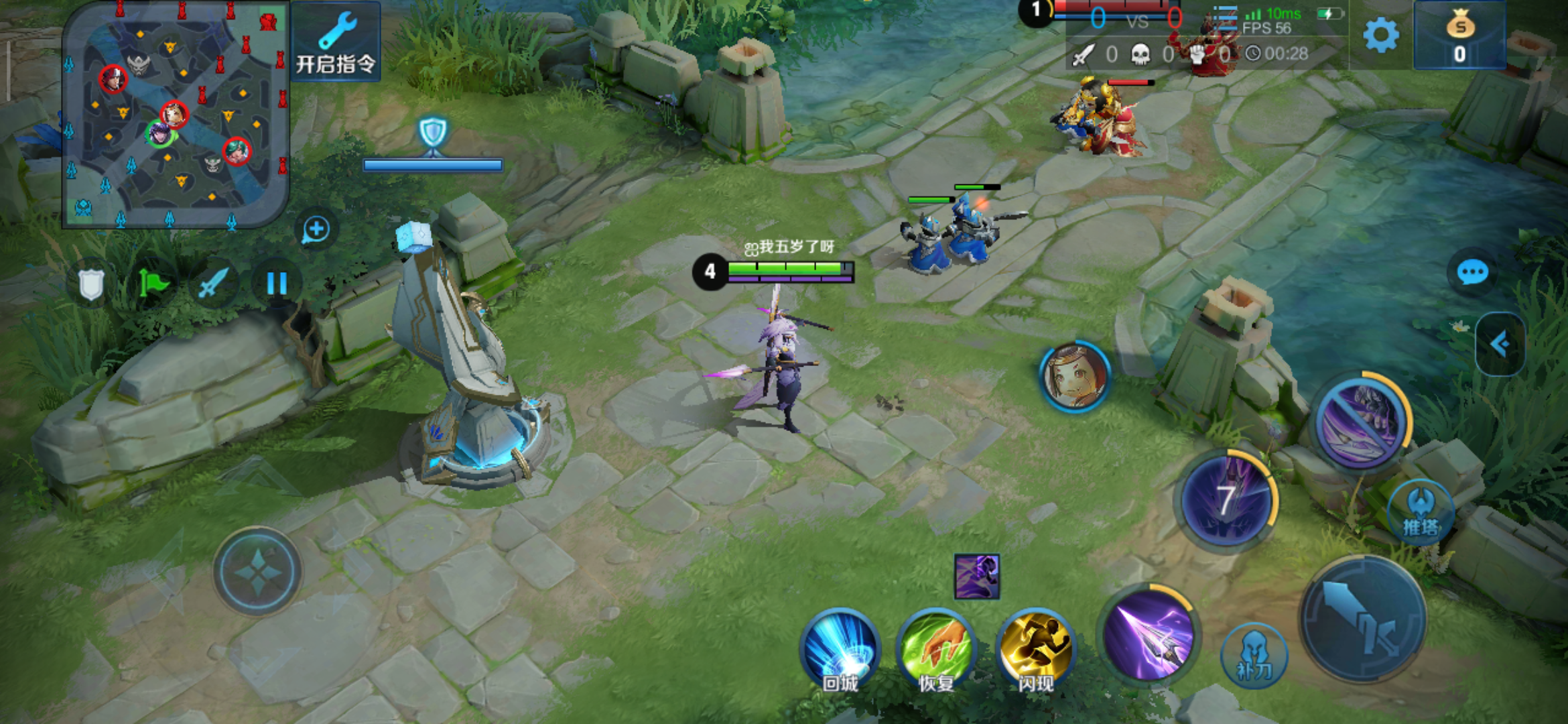1568x724 pixels.
Task: Open the 开启指令 wrench command button
Action: click(x=336, y=42)
